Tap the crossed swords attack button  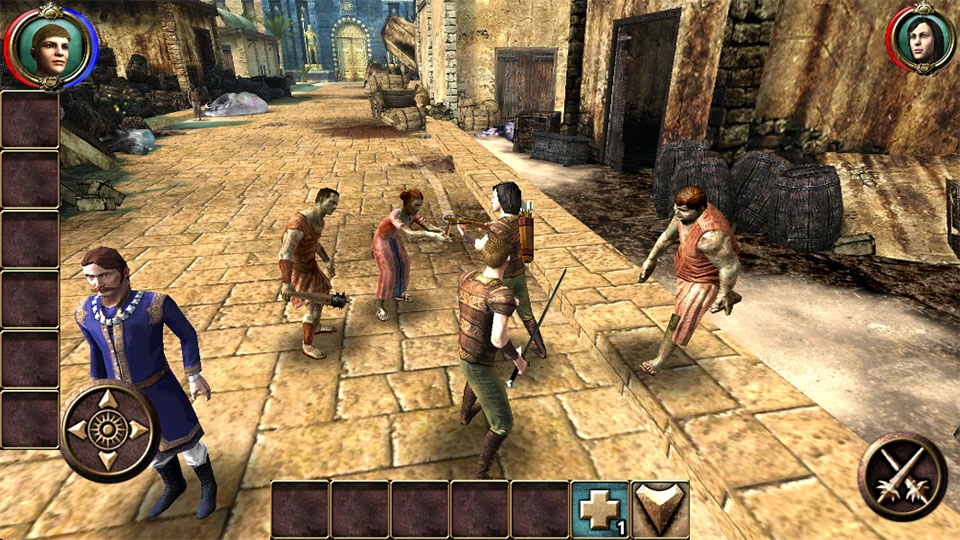coord(902,476)
